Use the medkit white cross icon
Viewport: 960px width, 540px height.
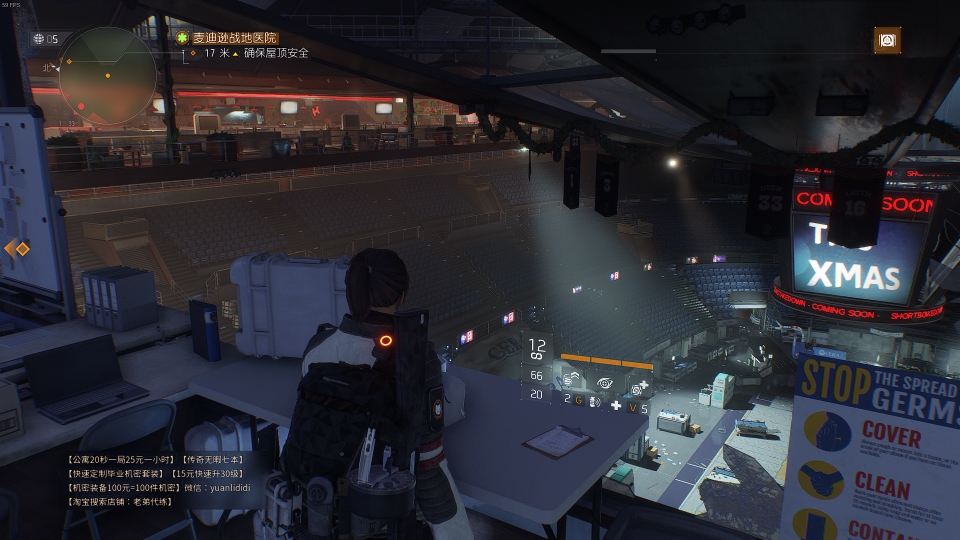pyautogui.click(x=616, y=405)
